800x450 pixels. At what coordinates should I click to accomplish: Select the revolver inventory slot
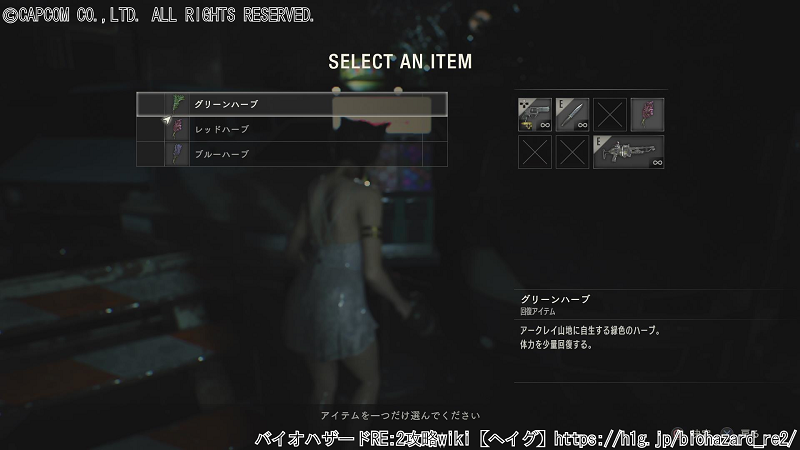[535, 115]
